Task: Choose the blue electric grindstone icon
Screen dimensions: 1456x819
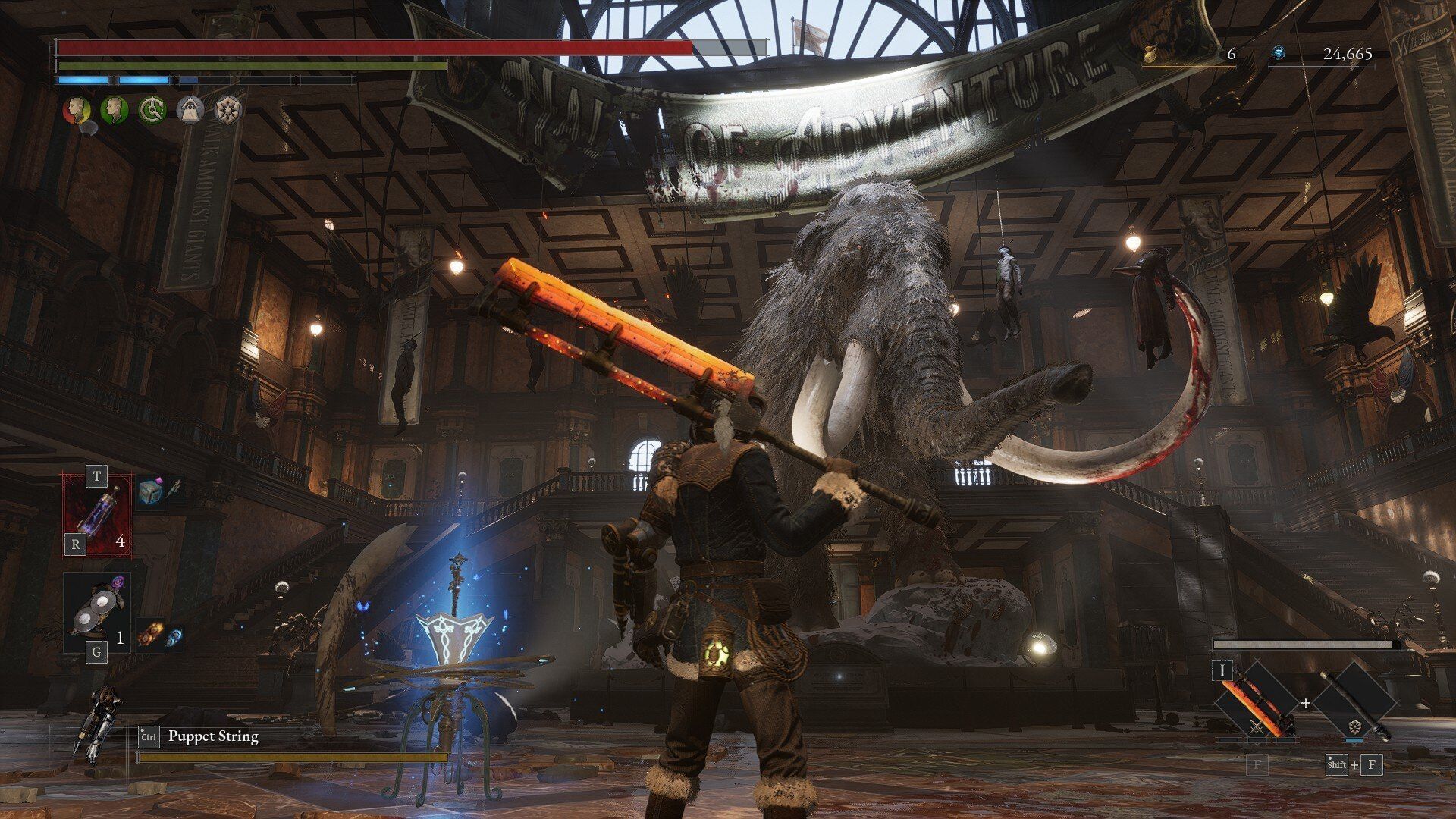Action: (174, 637)
